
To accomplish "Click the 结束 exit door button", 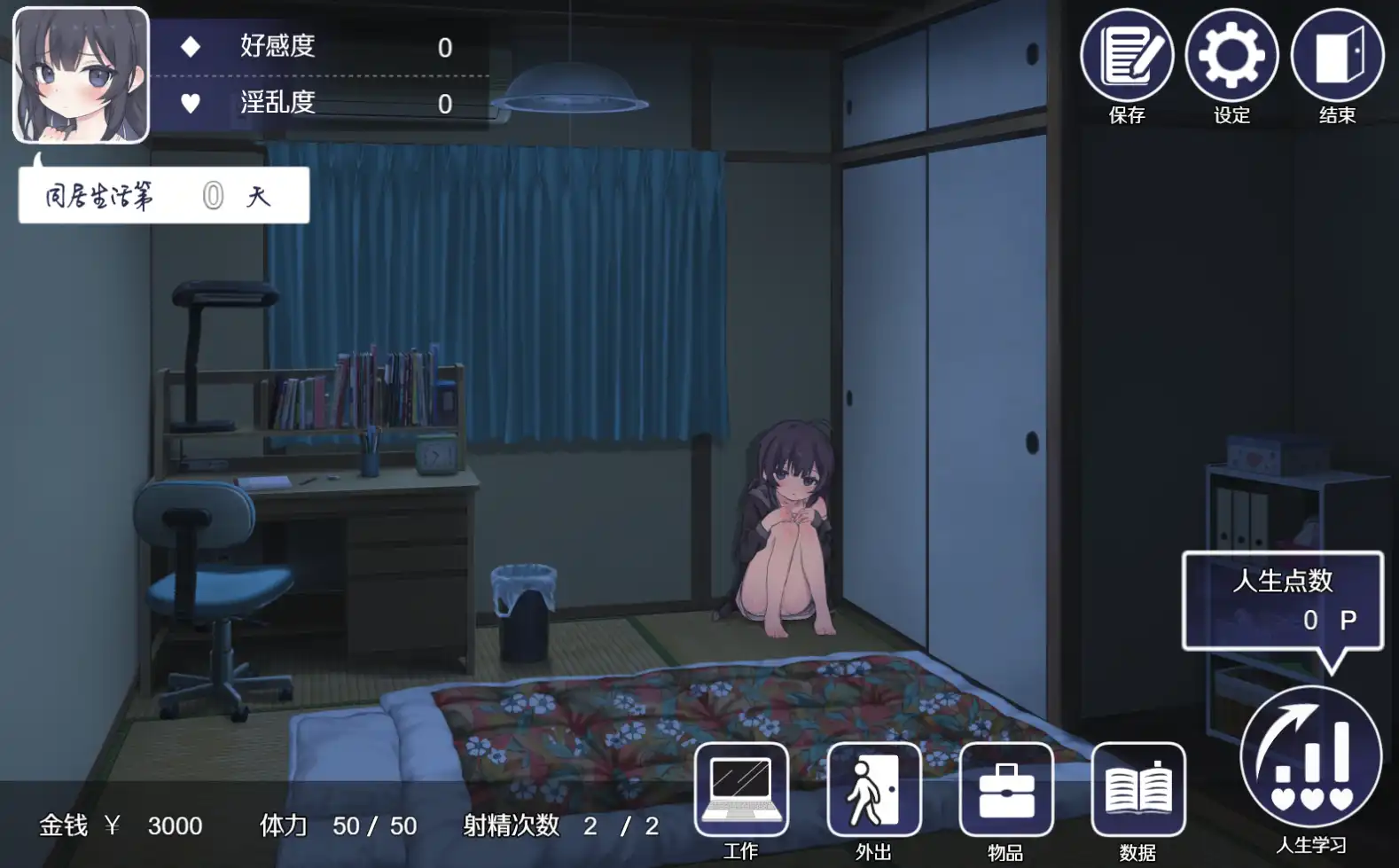I will coord(1337,56).
